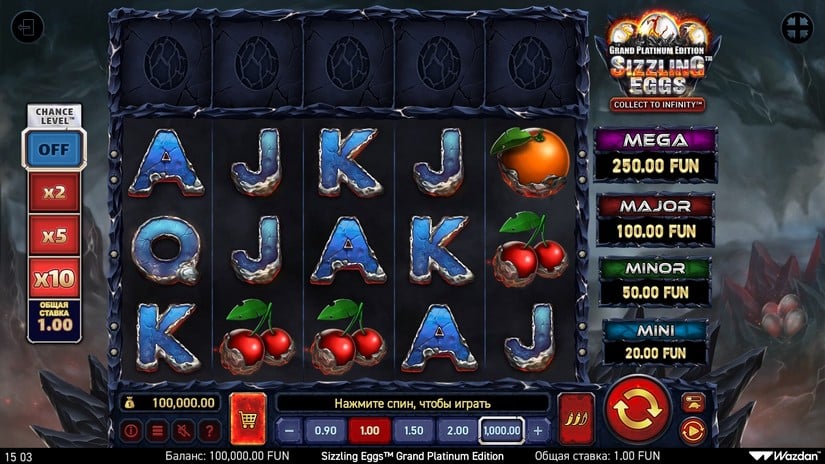825x464 pixels.
Task: Open the info button in the bottom panel
Action: tap(132, 431)
